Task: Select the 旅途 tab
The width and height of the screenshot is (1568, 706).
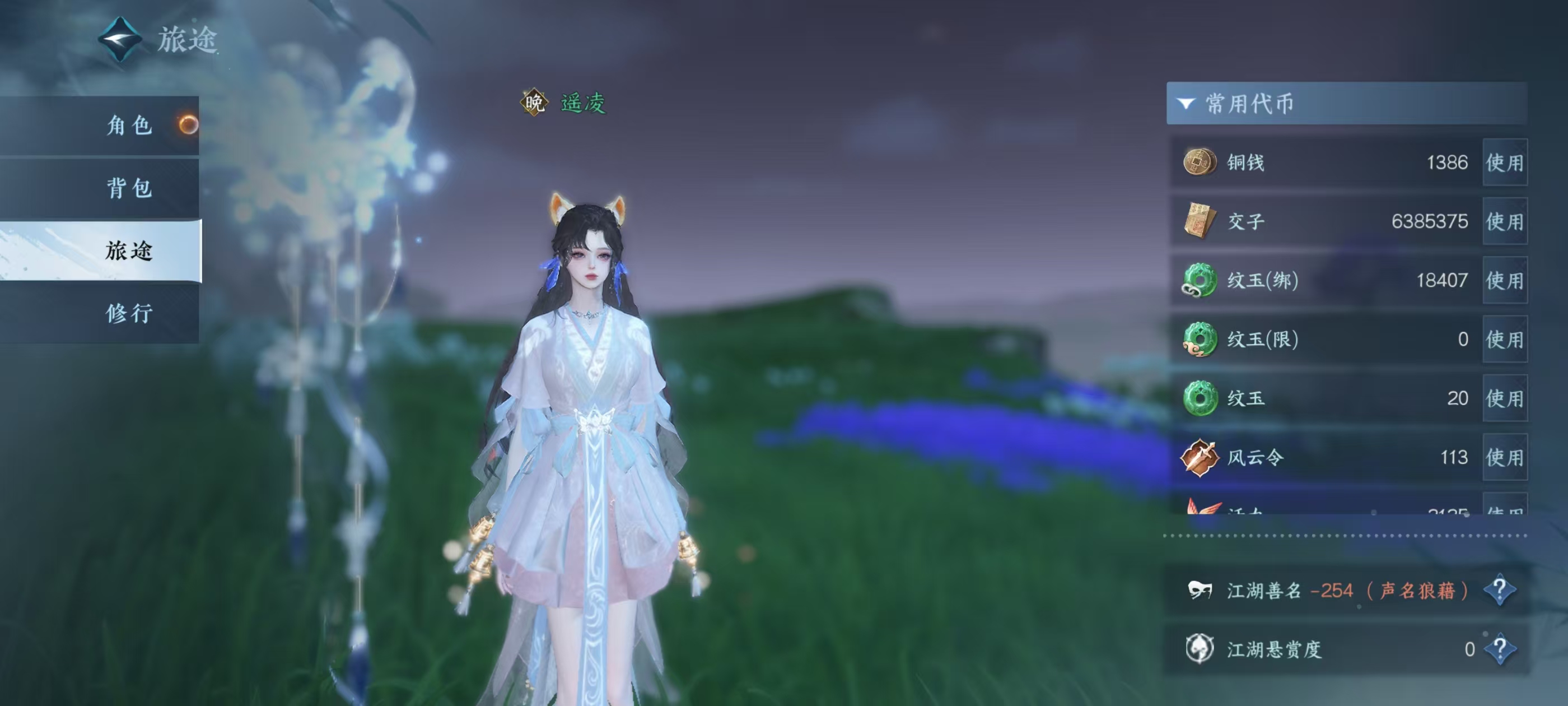Action: 129,250
